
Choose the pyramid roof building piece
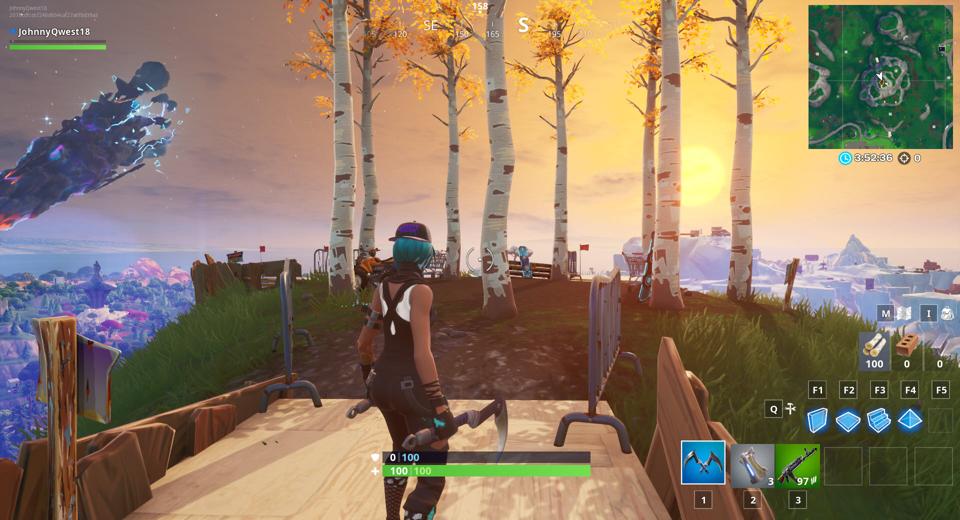[x=909, y=420]
